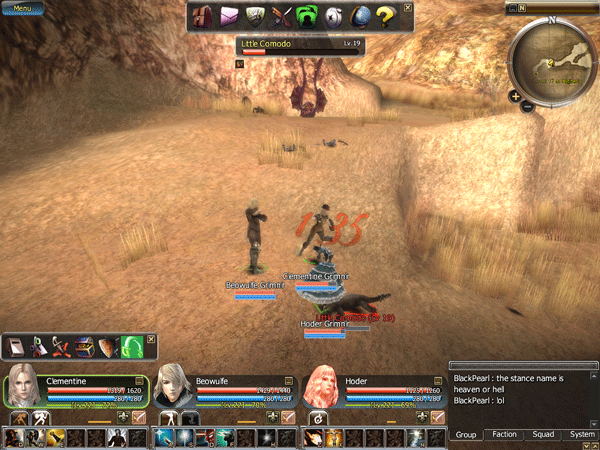This screenshot has width=600, height=450.
Task: Close the lower-left icon toolbar
Action: tap(151, 339)
